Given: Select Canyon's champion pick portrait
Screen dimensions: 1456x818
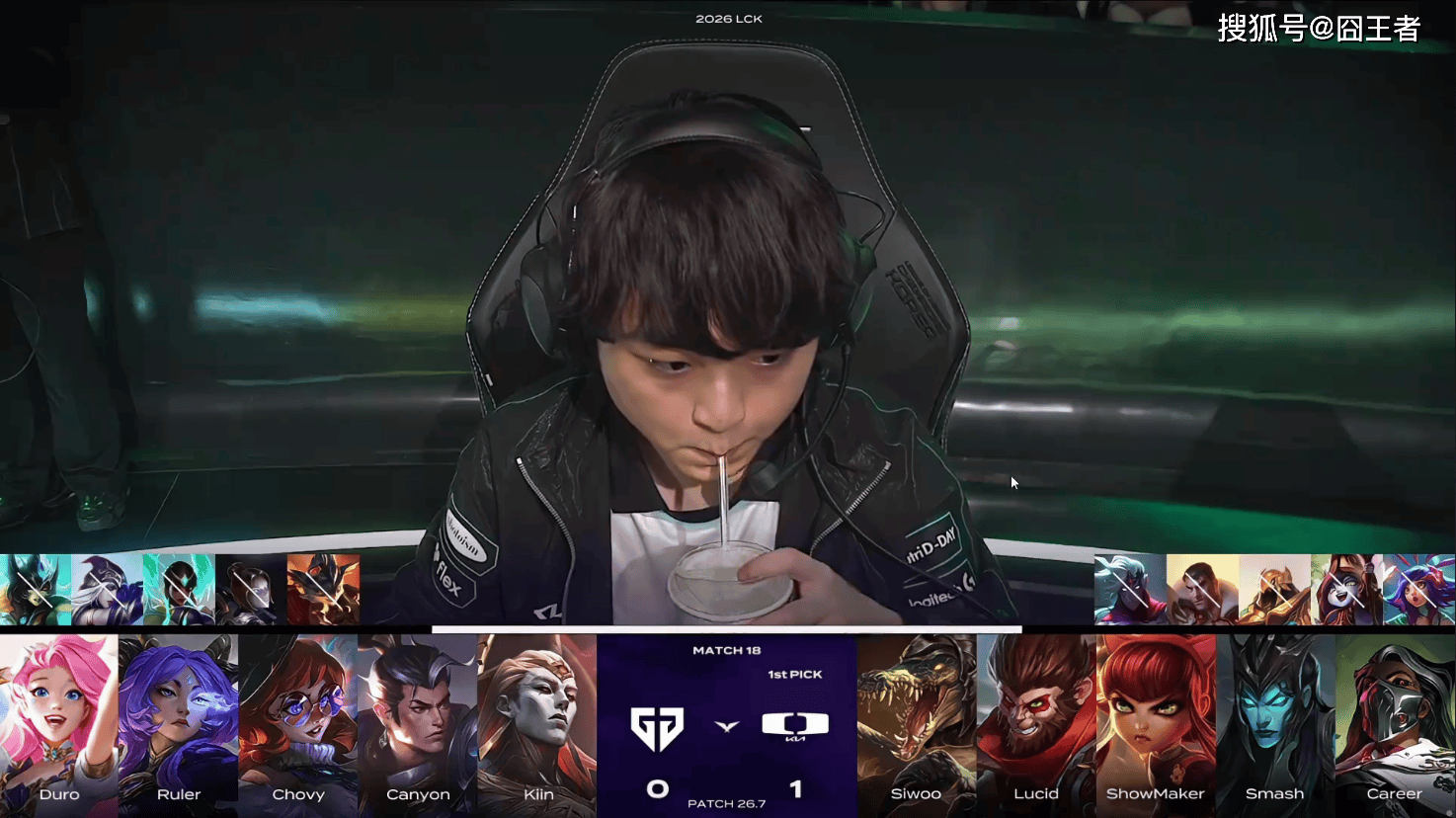Looking at the screenshot, I should point(418,723).
